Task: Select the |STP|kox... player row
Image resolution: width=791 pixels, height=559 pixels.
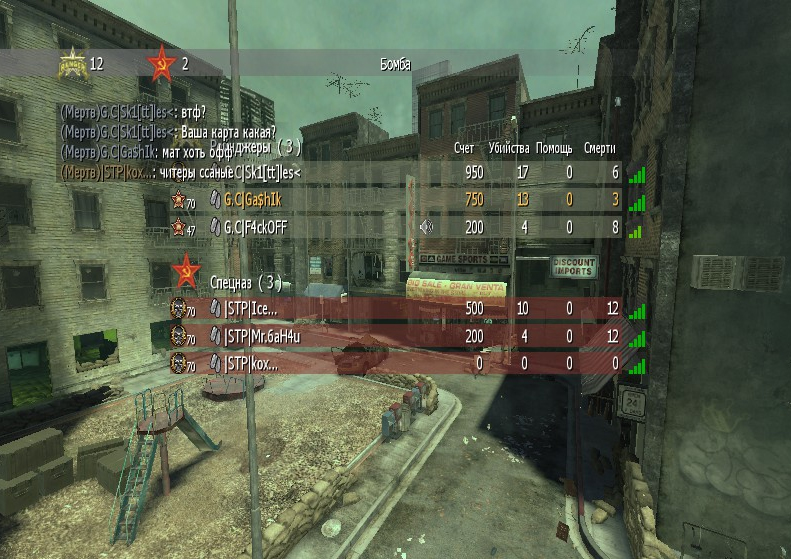Action: click(x=400, y=363)
